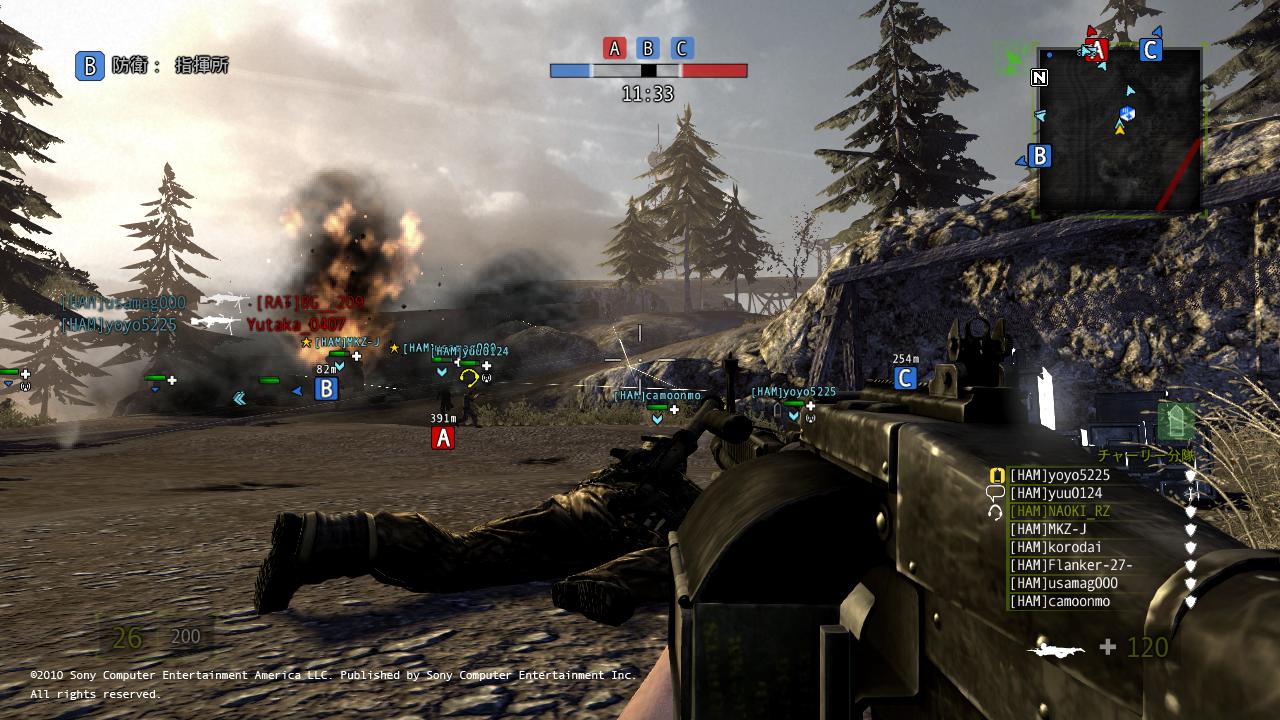Select objective B icon above the score bar
The height and width of the screenshot is (720, 1280).
click(x=648, y=48)
